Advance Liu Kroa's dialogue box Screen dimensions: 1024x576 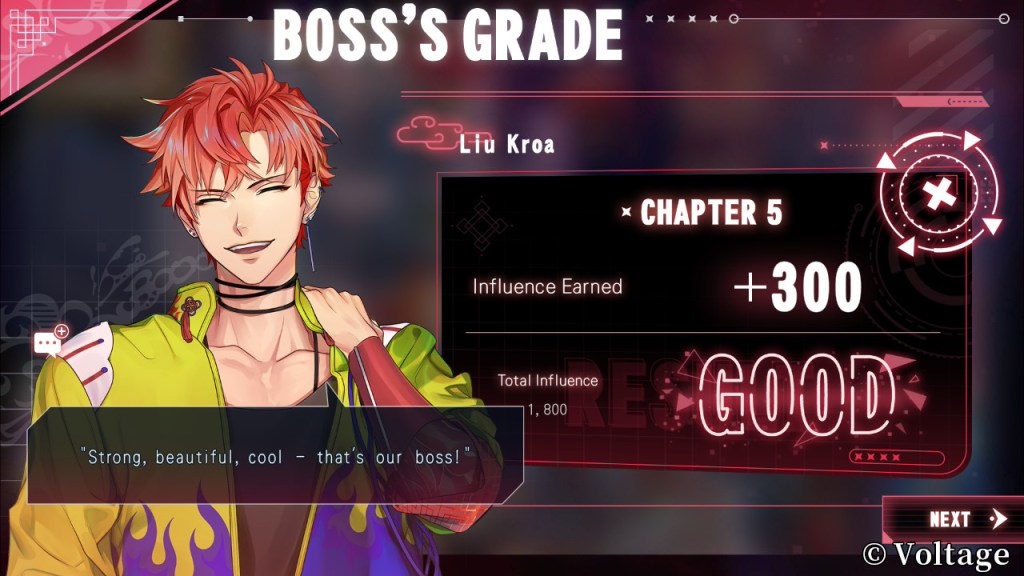275,456
